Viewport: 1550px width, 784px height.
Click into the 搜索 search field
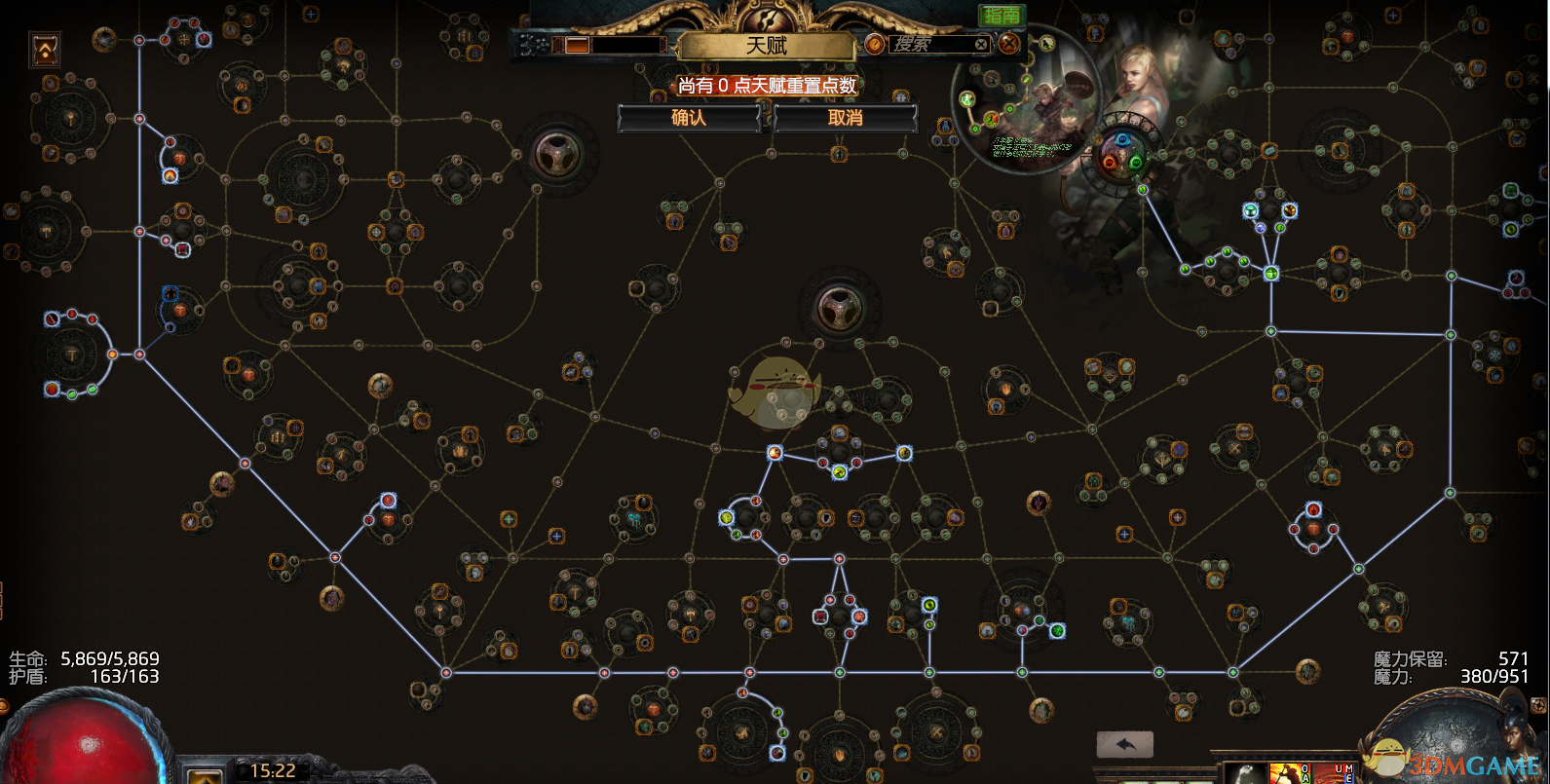pos(930,44)
